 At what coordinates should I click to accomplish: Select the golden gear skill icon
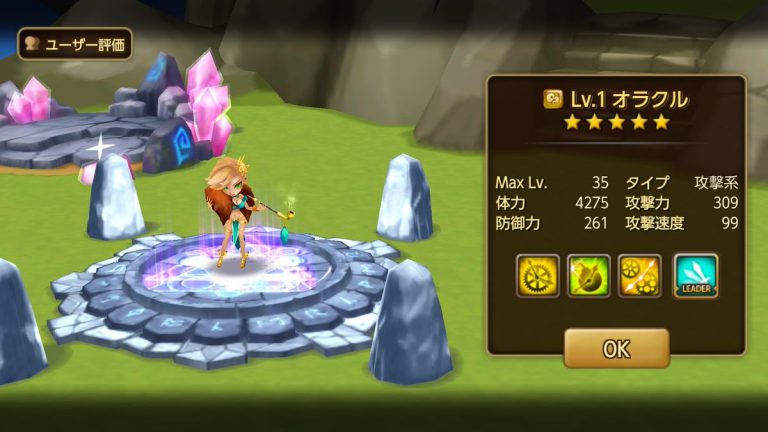(x=538, y=276)
